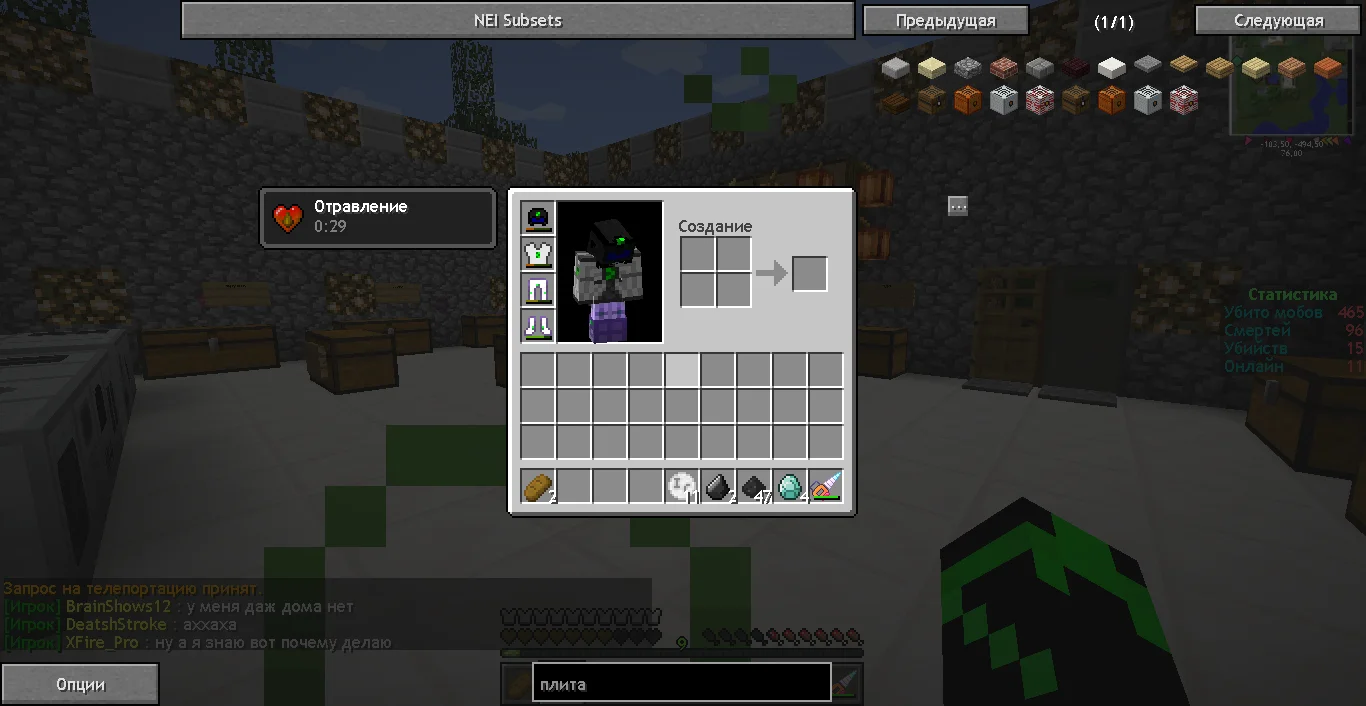Select the boots armor slot
Viewport: 1366px width, 706px height.
[x=538, y=326]
